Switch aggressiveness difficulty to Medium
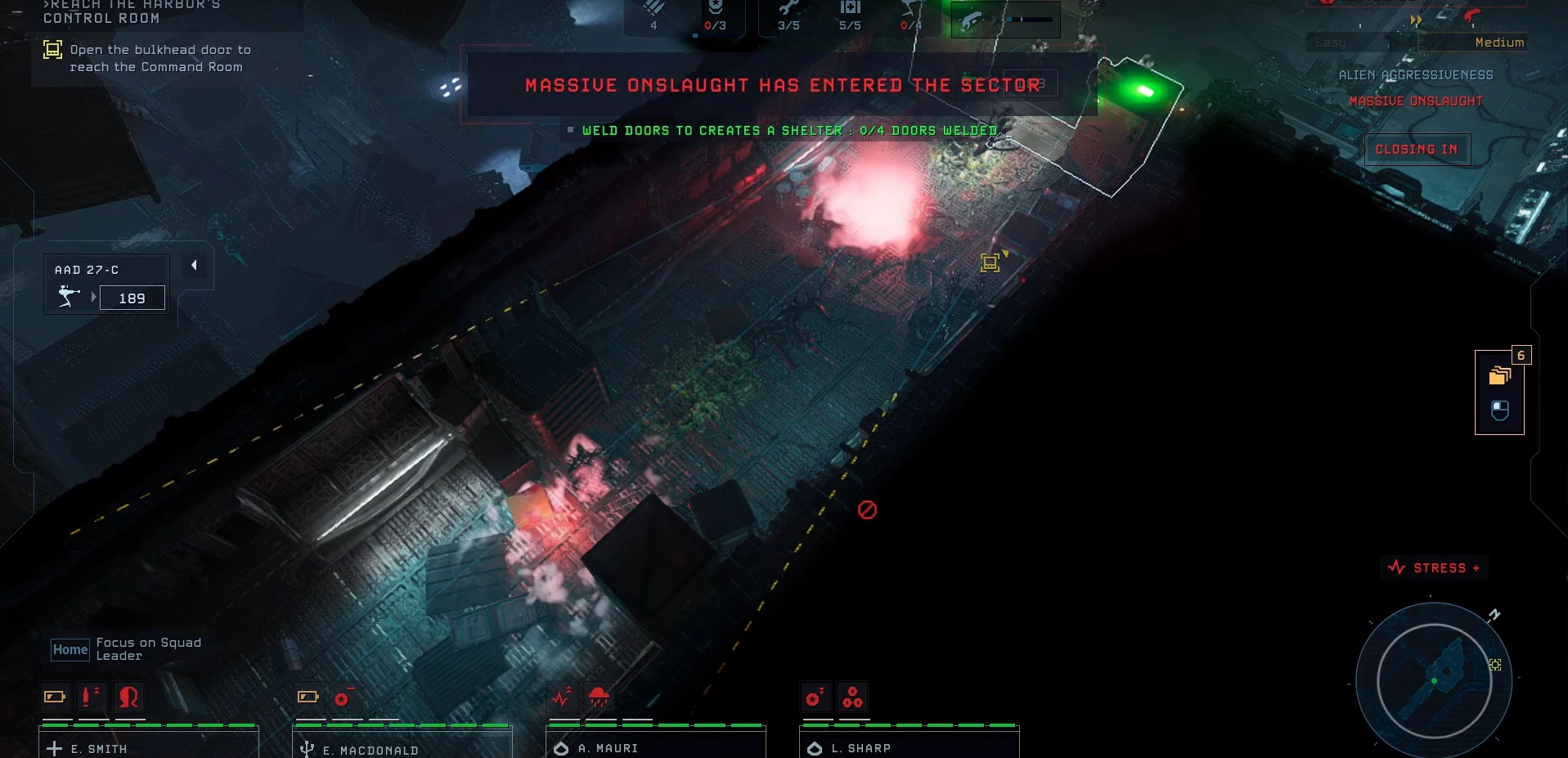This screenshot has height=758, width=1568. tap(1498, 42)
